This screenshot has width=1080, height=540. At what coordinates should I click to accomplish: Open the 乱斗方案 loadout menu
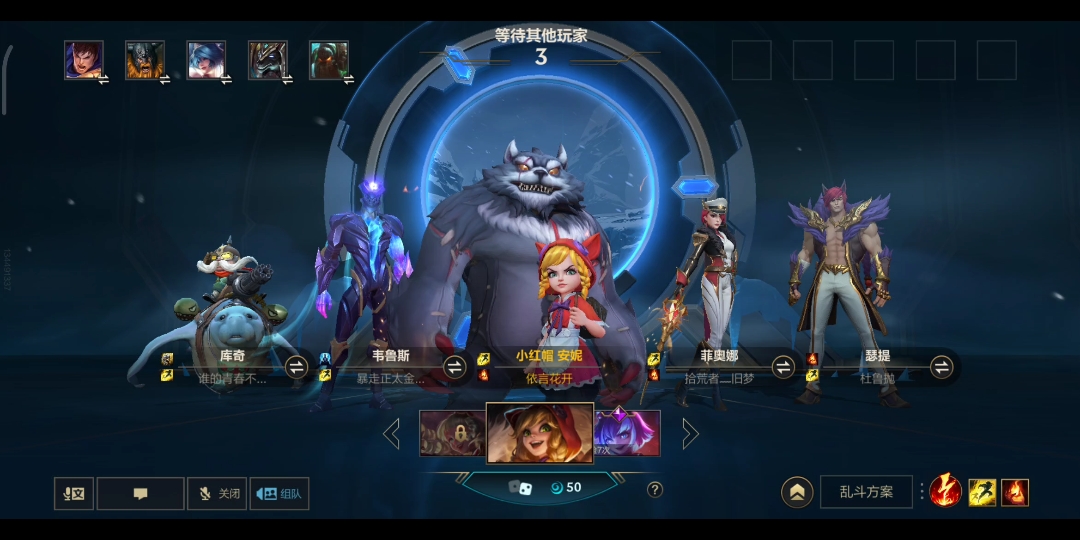(x=866, y=492)
